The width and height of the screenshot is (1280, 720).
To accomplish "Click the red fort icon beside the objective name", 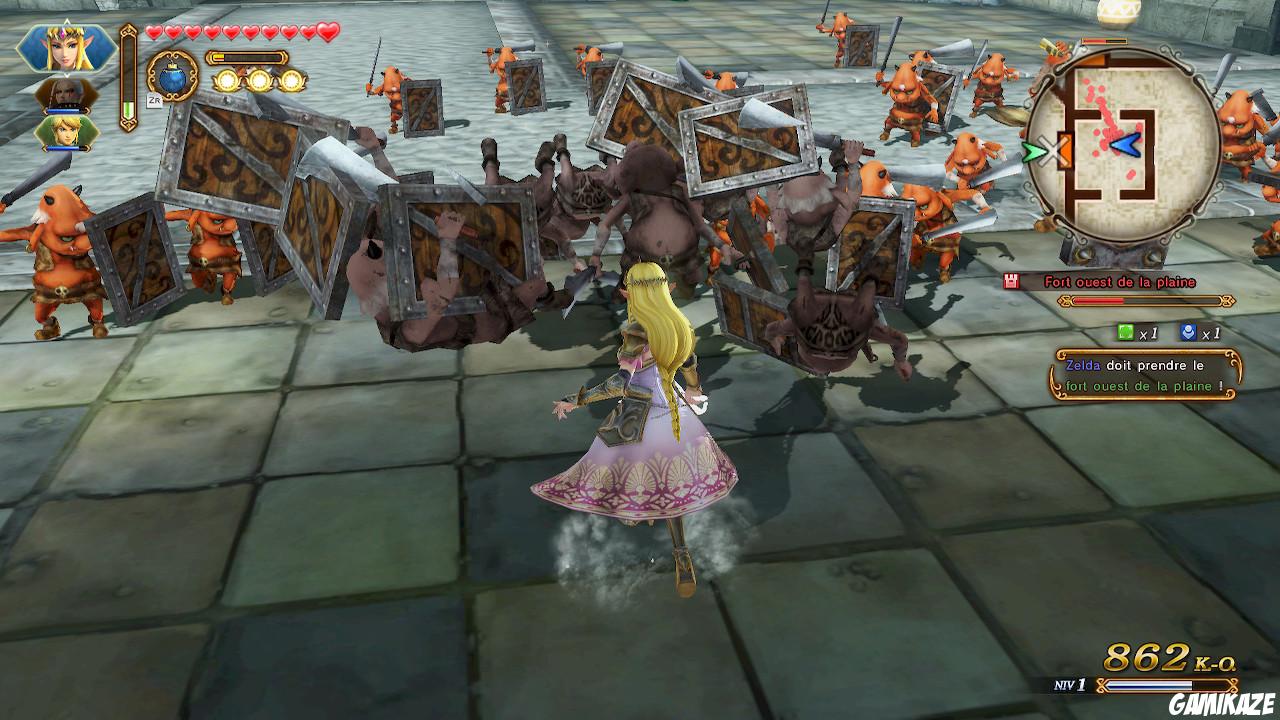I will [x=1011, y=280].
